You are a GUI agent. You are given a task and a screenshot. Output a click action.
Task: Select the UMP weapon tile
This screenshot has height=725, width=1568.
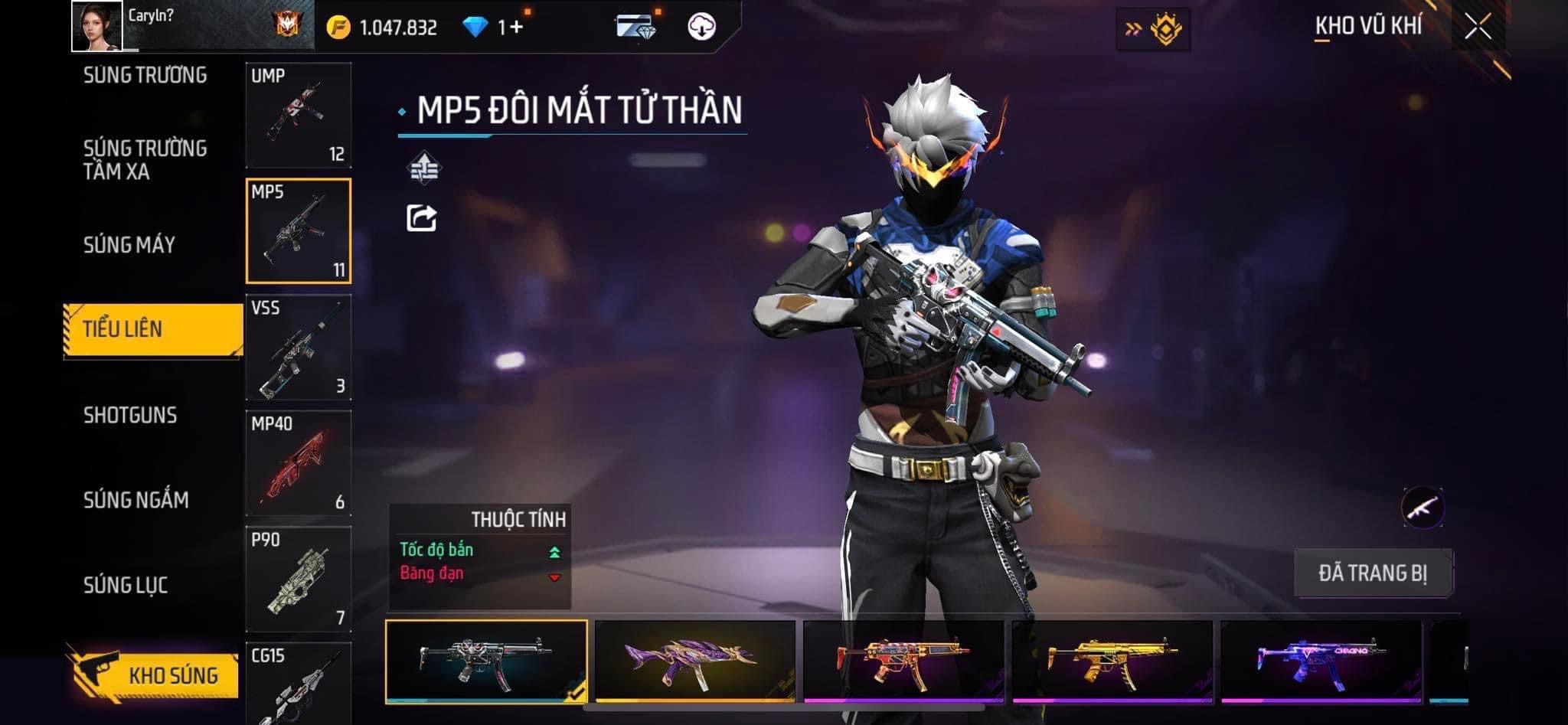[x=299, y=116]
